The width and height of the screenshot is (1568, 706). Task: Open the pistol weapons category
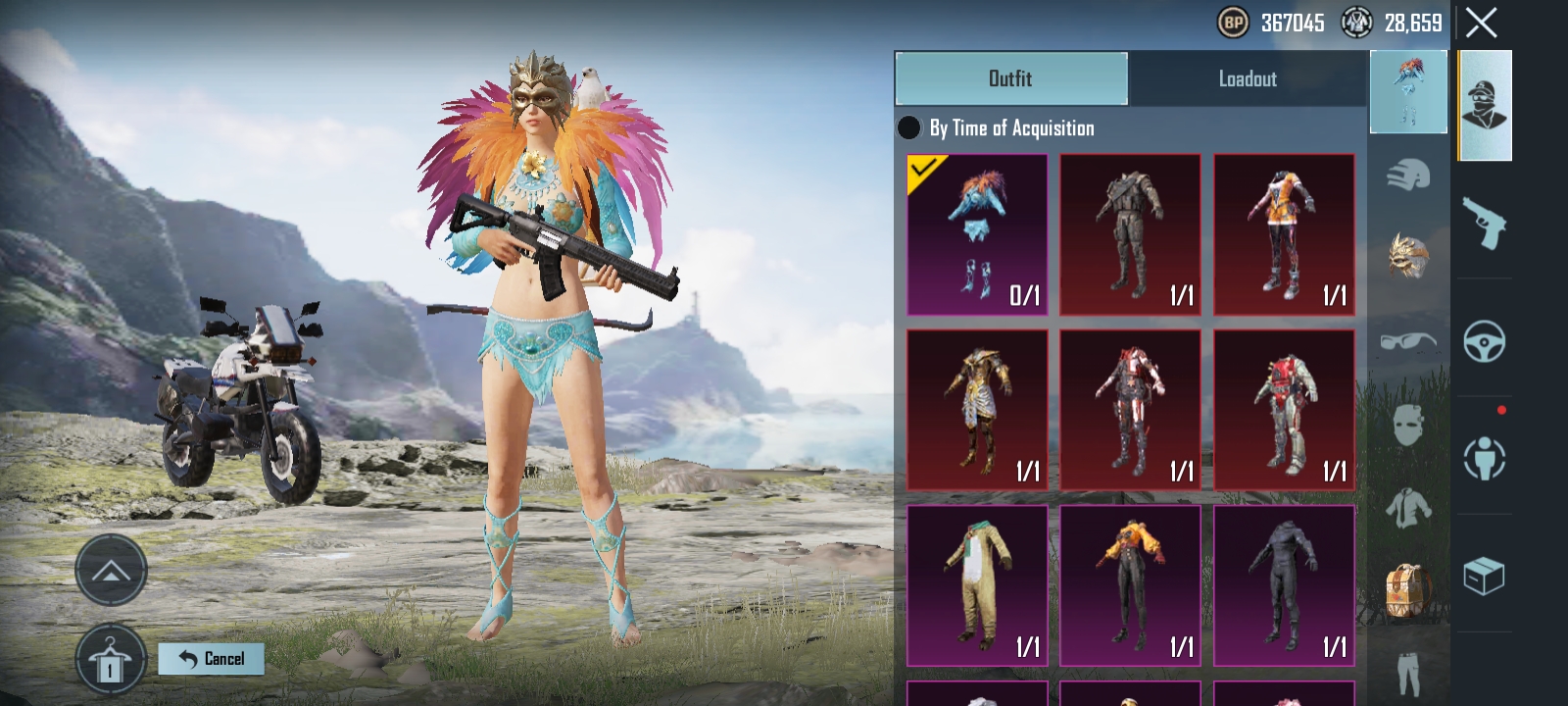tap(1484, 224)
